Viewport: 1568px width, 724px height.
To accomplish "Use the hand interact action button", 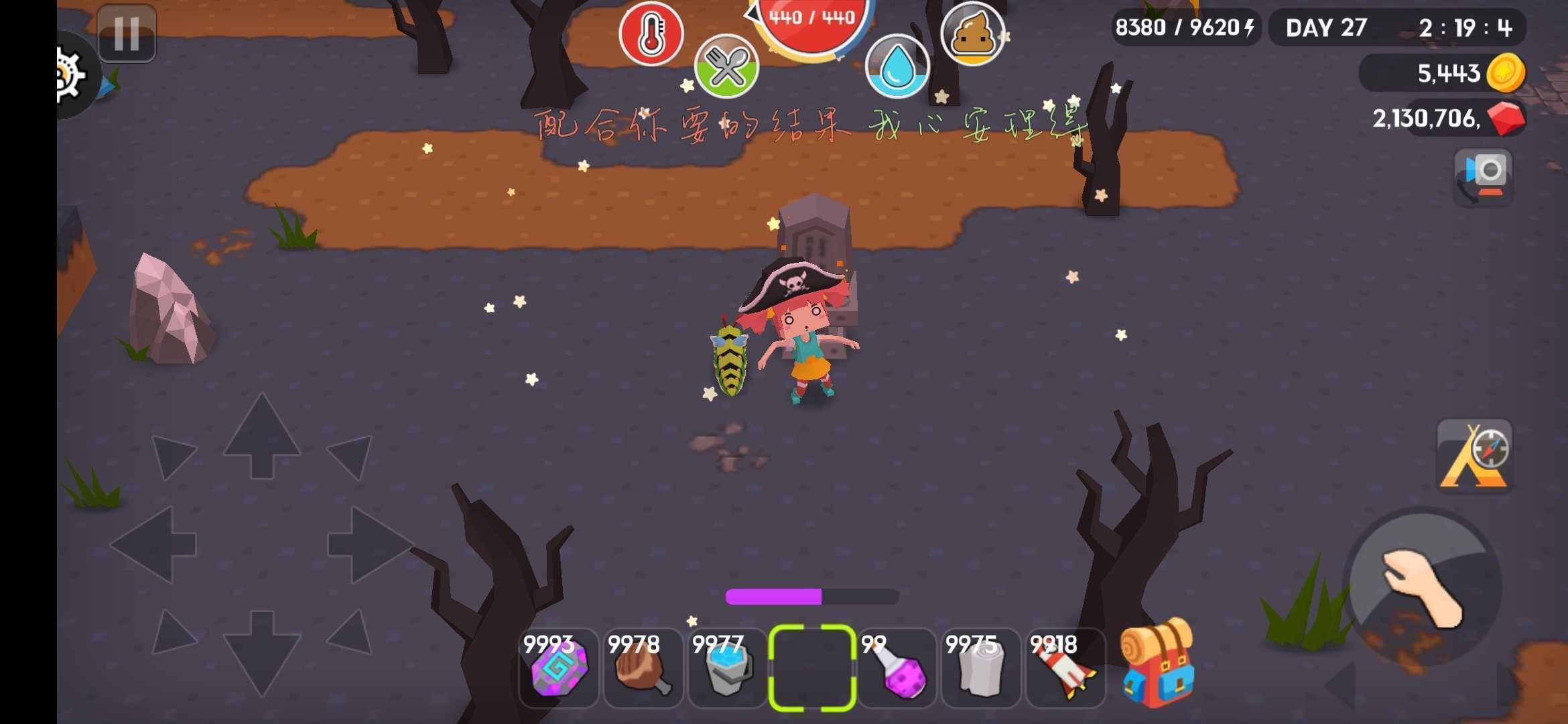I will click(1423, 587).
